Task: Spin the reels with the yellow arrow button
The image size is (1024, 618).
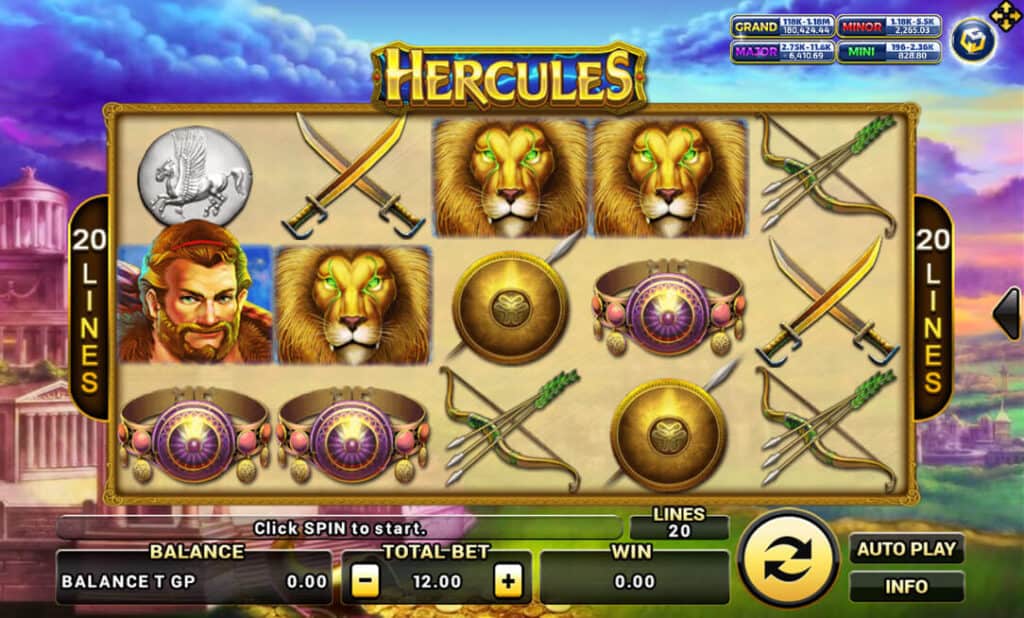Action: click(788, 558)
